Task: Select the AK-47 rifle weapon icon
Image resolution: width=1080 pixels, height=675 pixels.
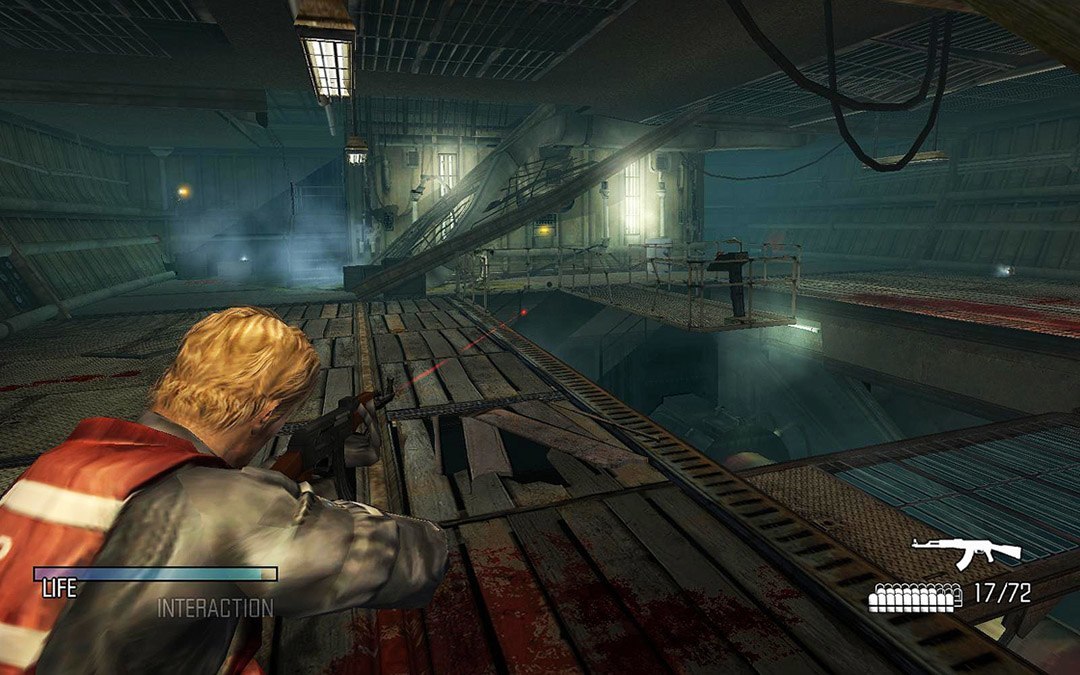Action: pos(966,552)
